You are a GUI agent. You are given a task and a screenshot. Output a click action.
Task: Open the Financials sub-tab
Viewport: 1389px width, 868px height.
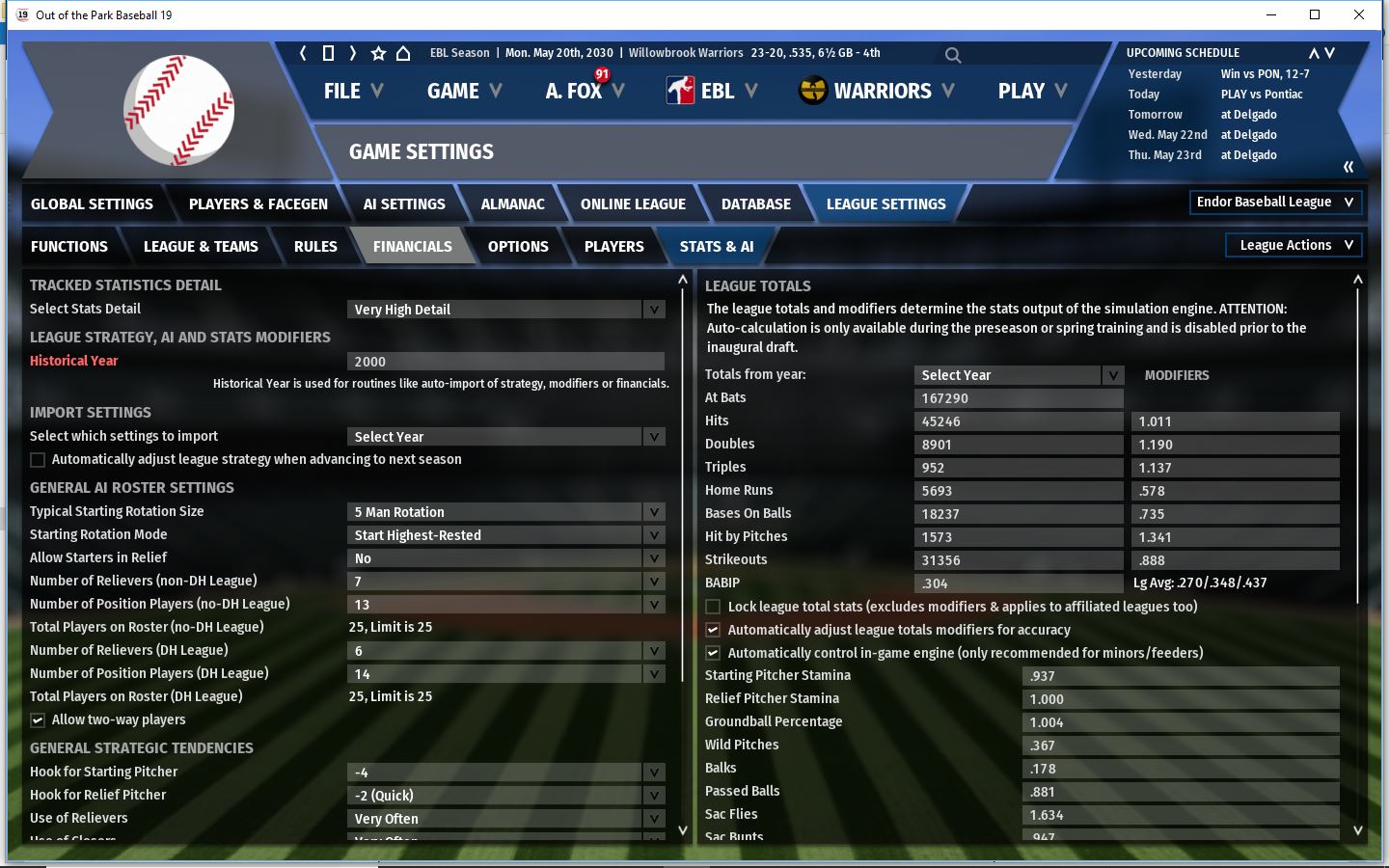[x=412, y=247]
